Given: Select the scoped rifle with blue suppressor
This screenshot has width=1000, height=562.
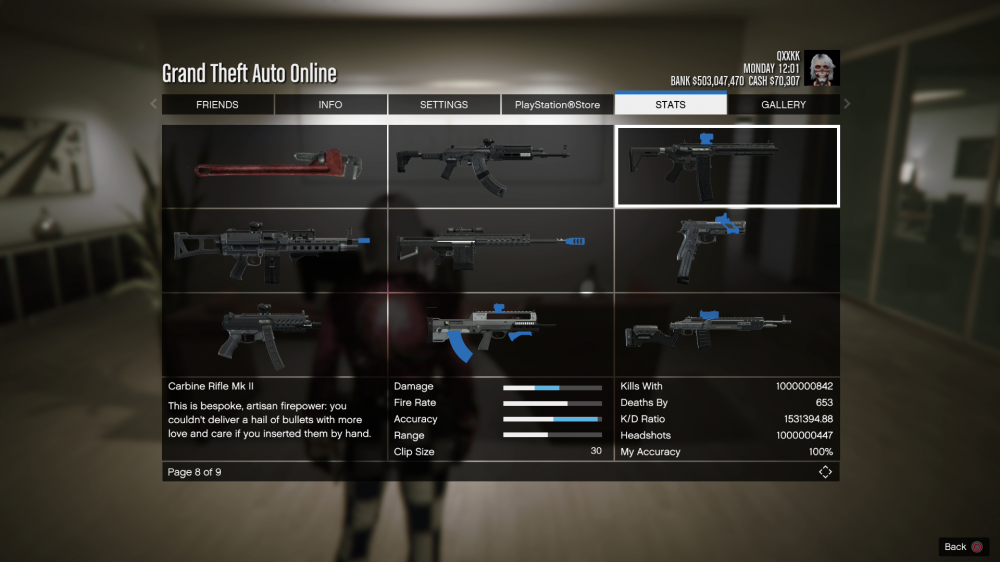Looking at the screenshot, I should pos(500,250).
